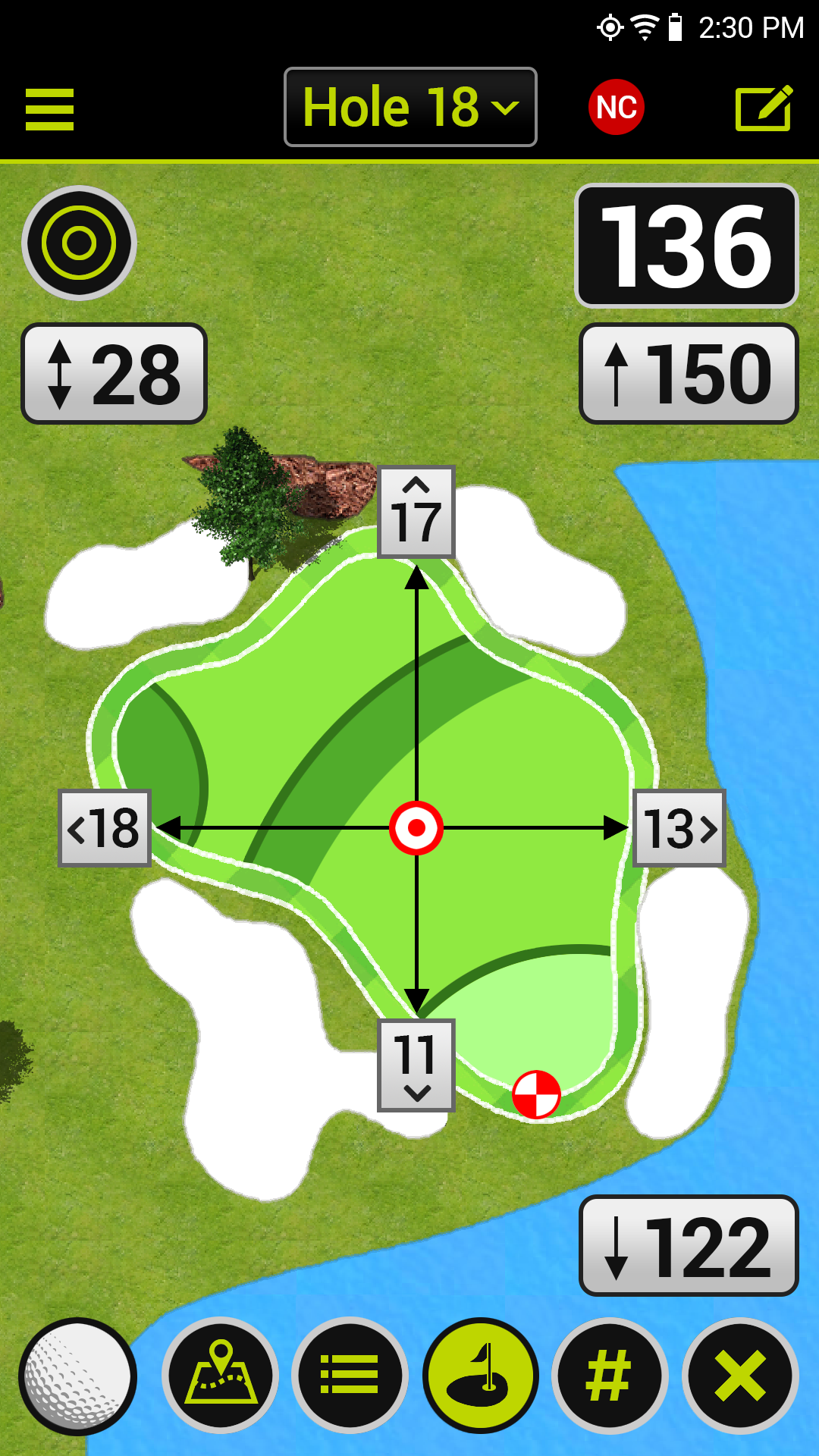
Task: Select the green flag view button
Action: point(480,1376)
